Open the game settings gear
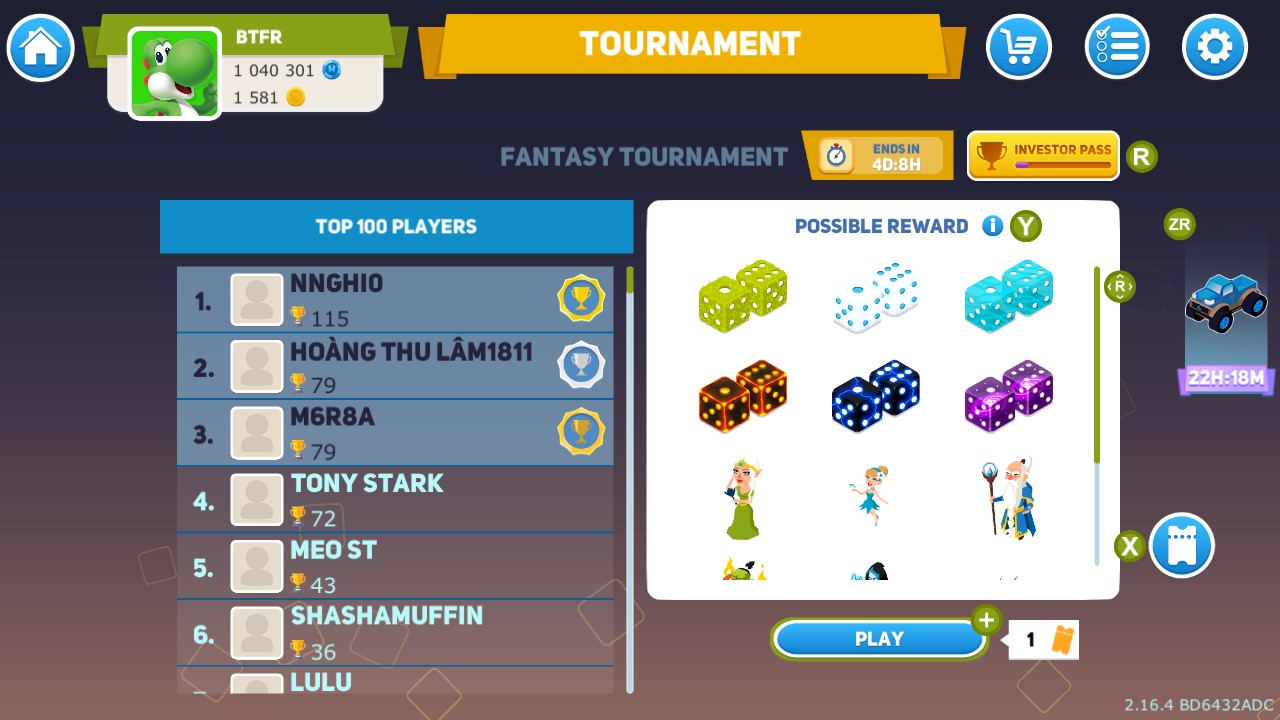The height and width of the screenshot is (720, 1280). (x=1214, y=47)
